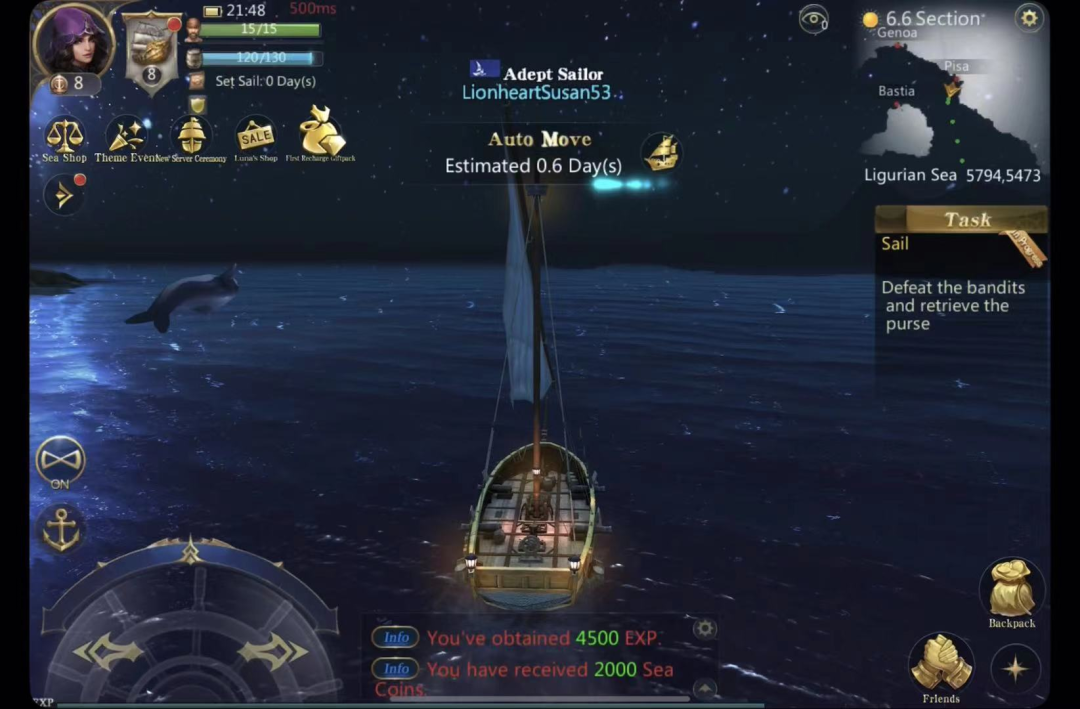The image size is (1080, 709).
Task: Toggle the eye visibility icon
Action: [814, 18]
